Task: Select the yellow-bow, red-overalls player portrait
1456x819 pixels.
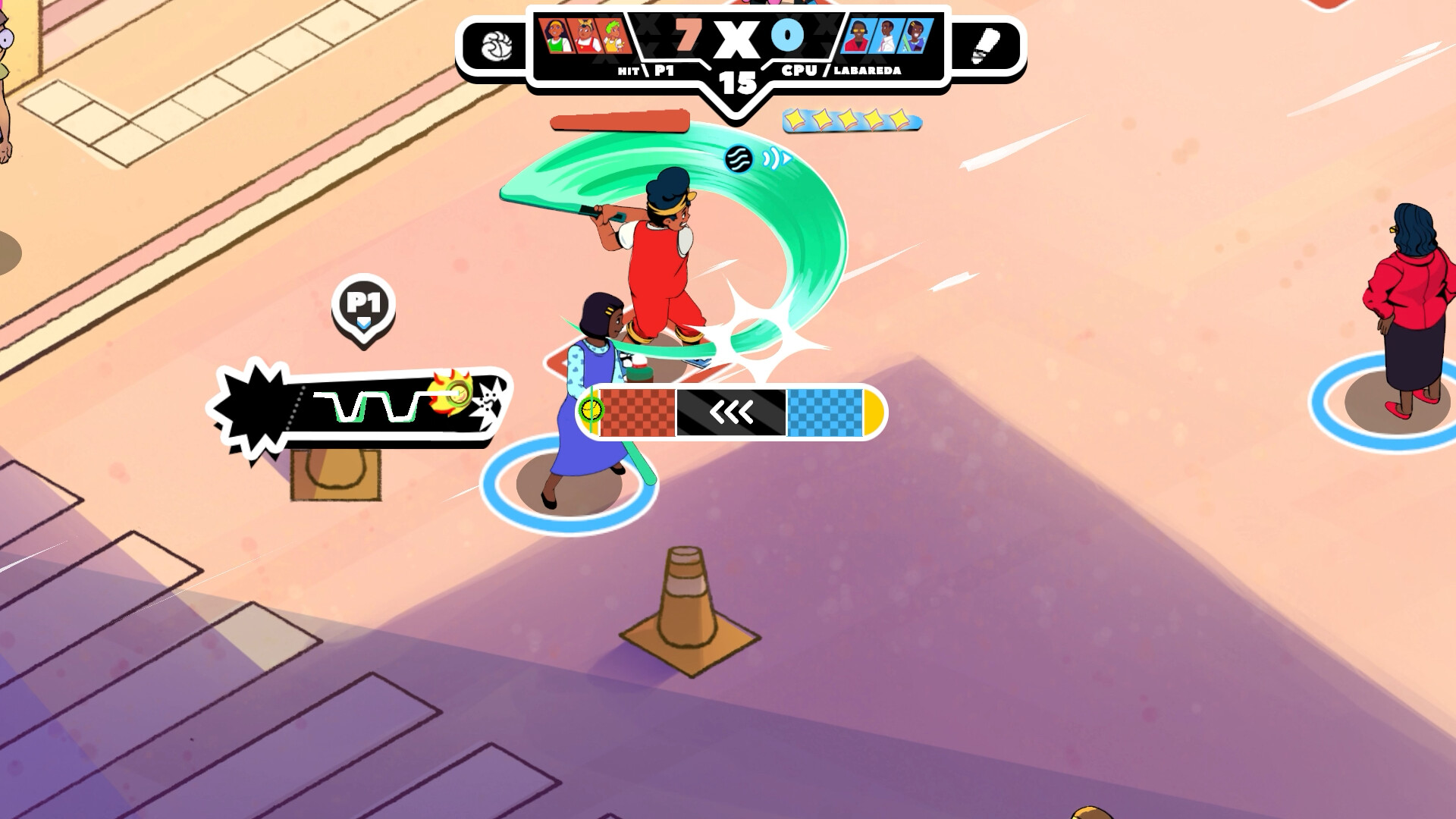Action: pyautogui.click(x=585, y=36)
